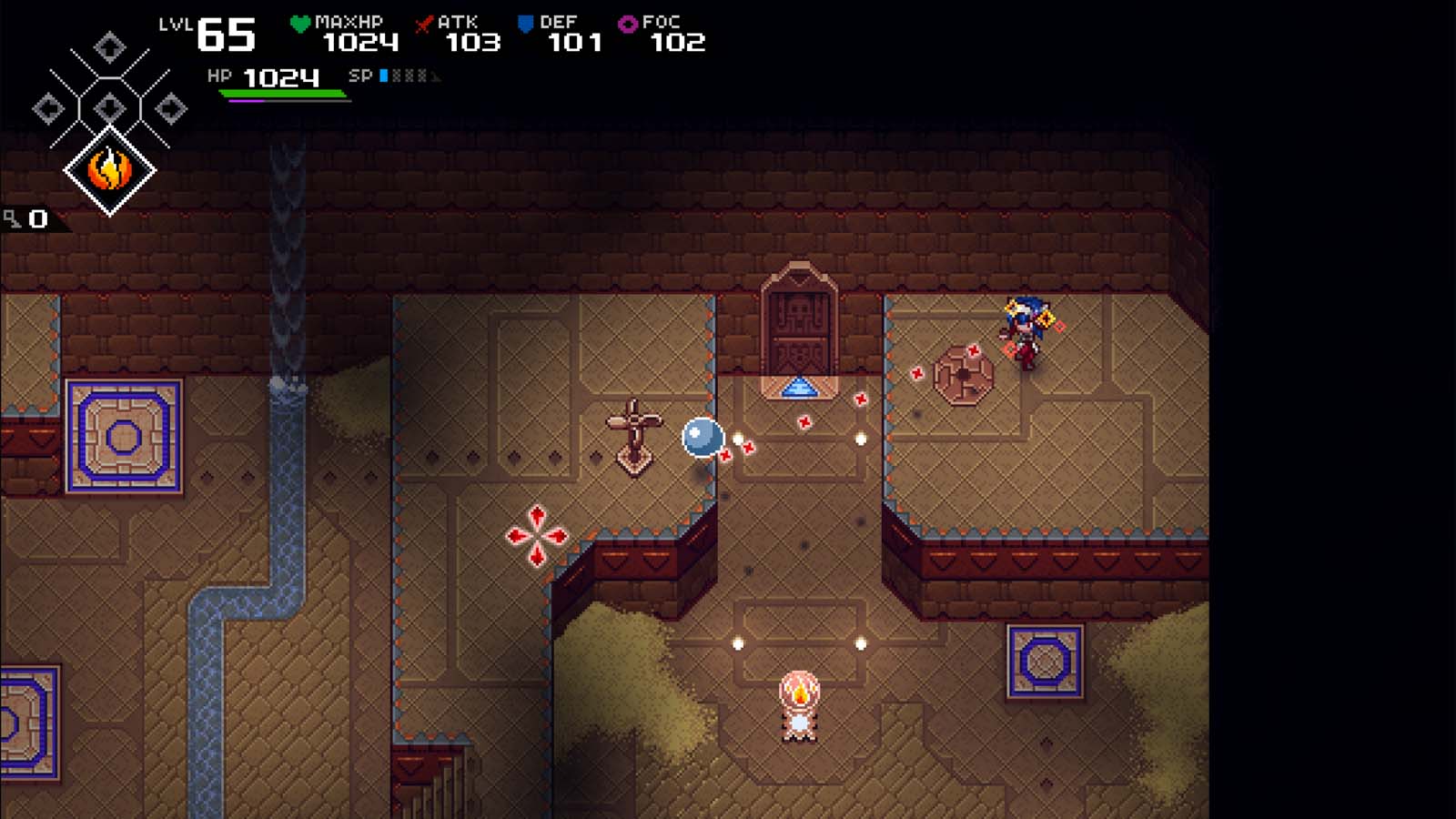Viewport: 1456px width, 819px height.
Task: Click the down-arrow element slot icon
Action: (x=111, y=107)
